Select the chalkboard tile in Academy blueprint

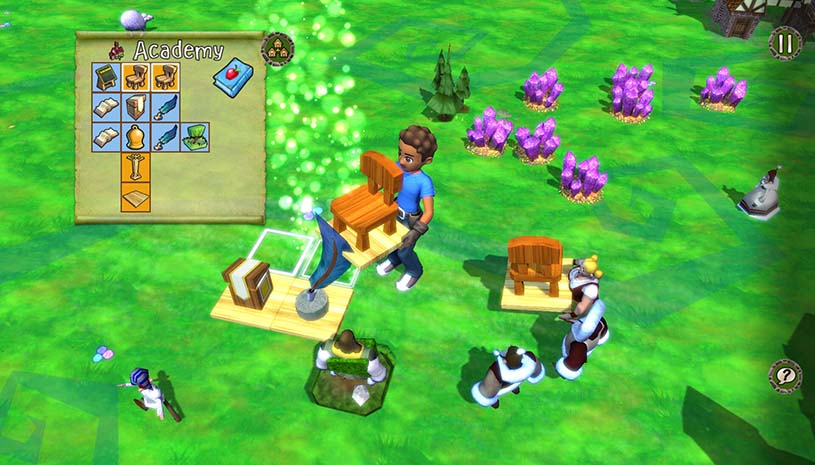(107, 78)
